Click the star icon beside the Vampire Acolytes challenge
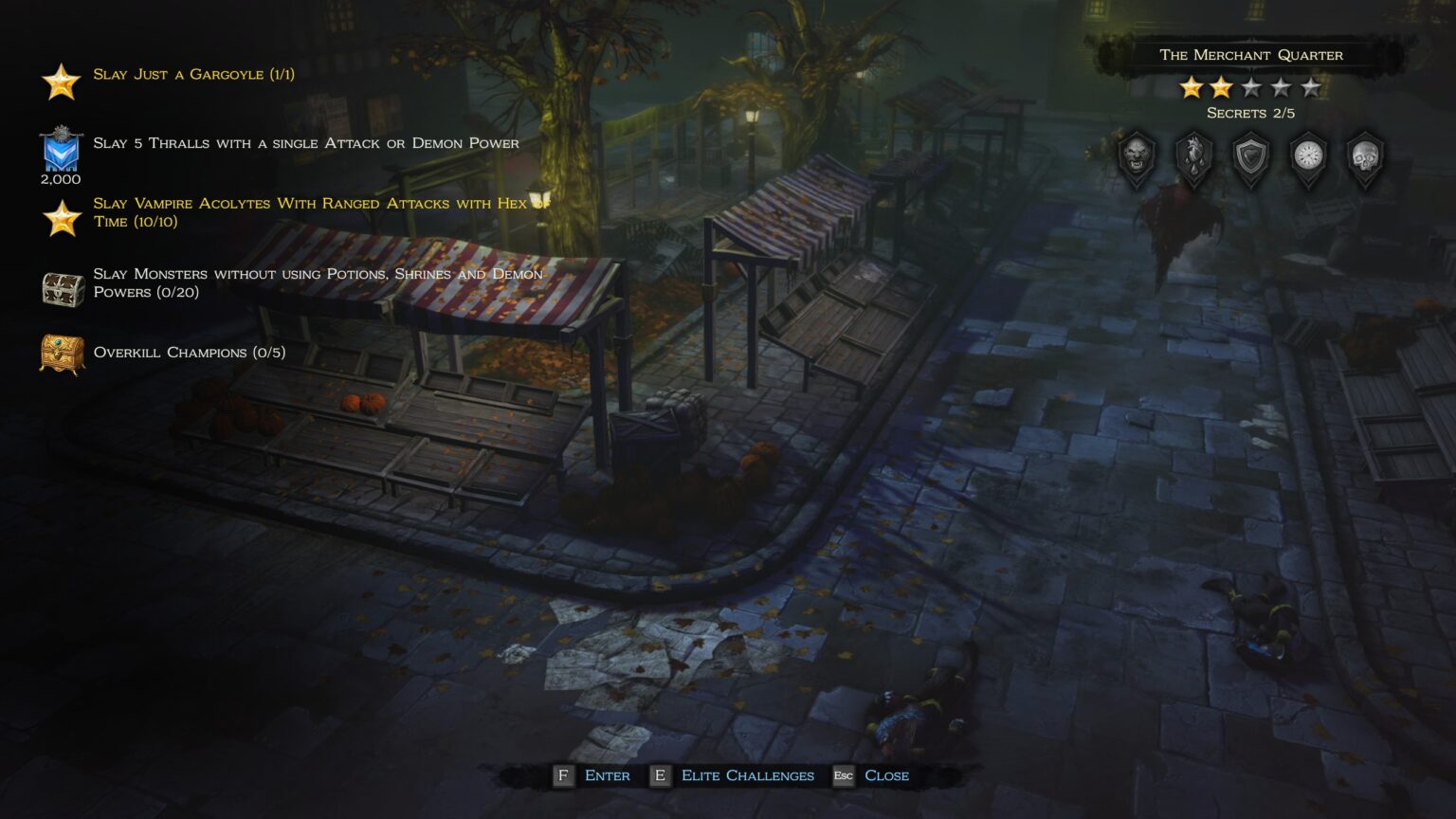Viewport: 1456px width, 819px height. pyautogui.click(x=60, y=219)
